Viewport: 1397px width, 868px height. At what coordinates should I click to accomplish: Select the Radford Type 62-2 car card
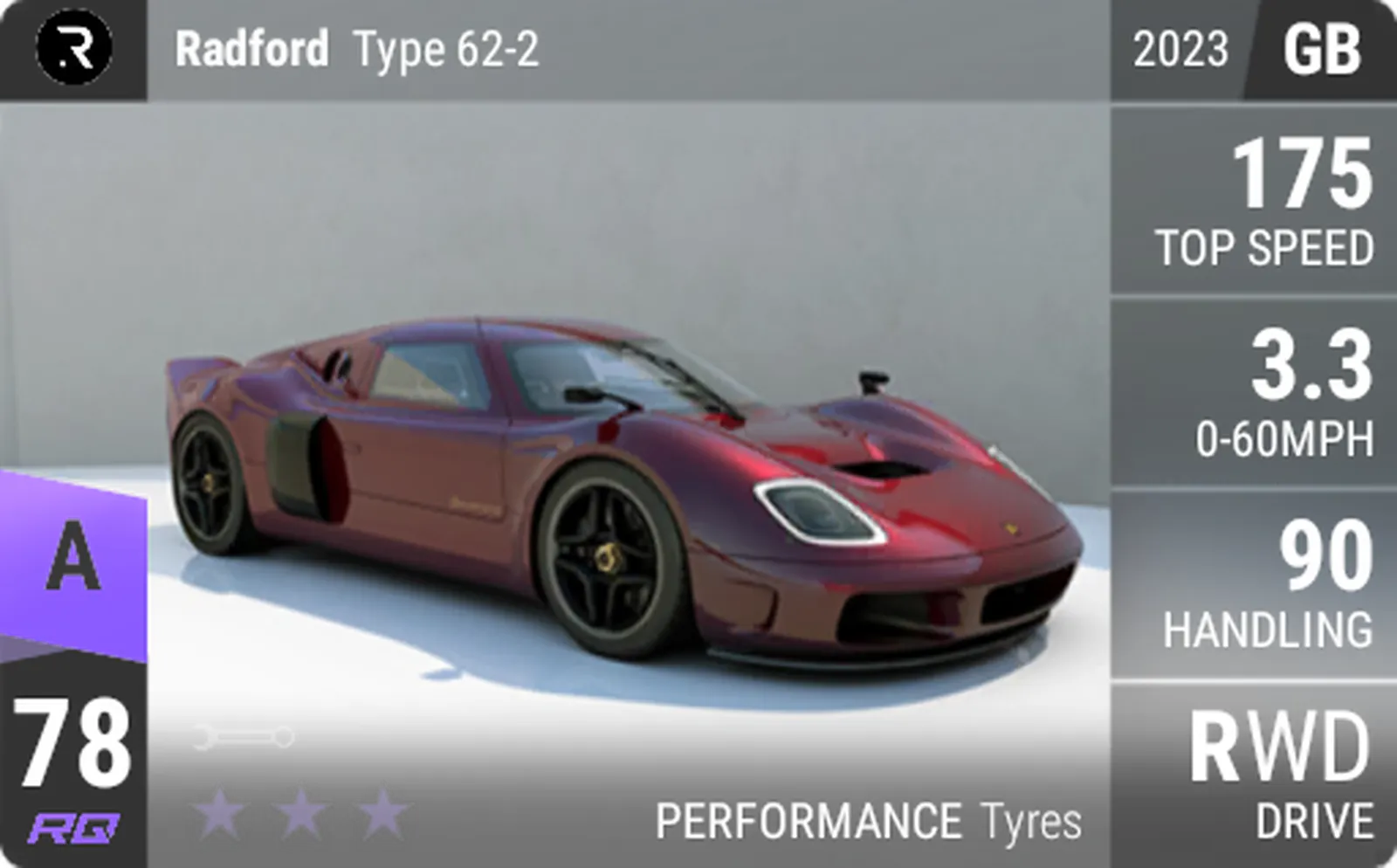[x=611, y=489]
